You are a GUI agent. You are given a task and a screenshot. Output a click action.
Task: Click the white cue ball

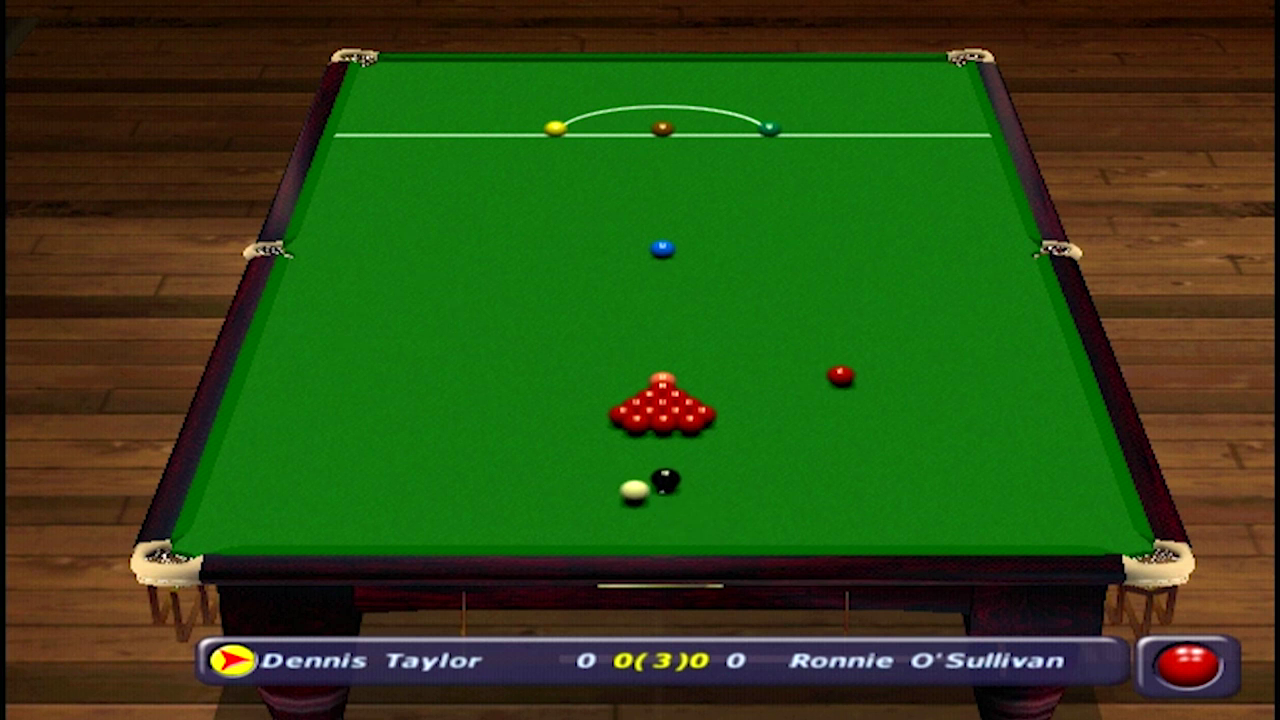click(x=634, y=491)
